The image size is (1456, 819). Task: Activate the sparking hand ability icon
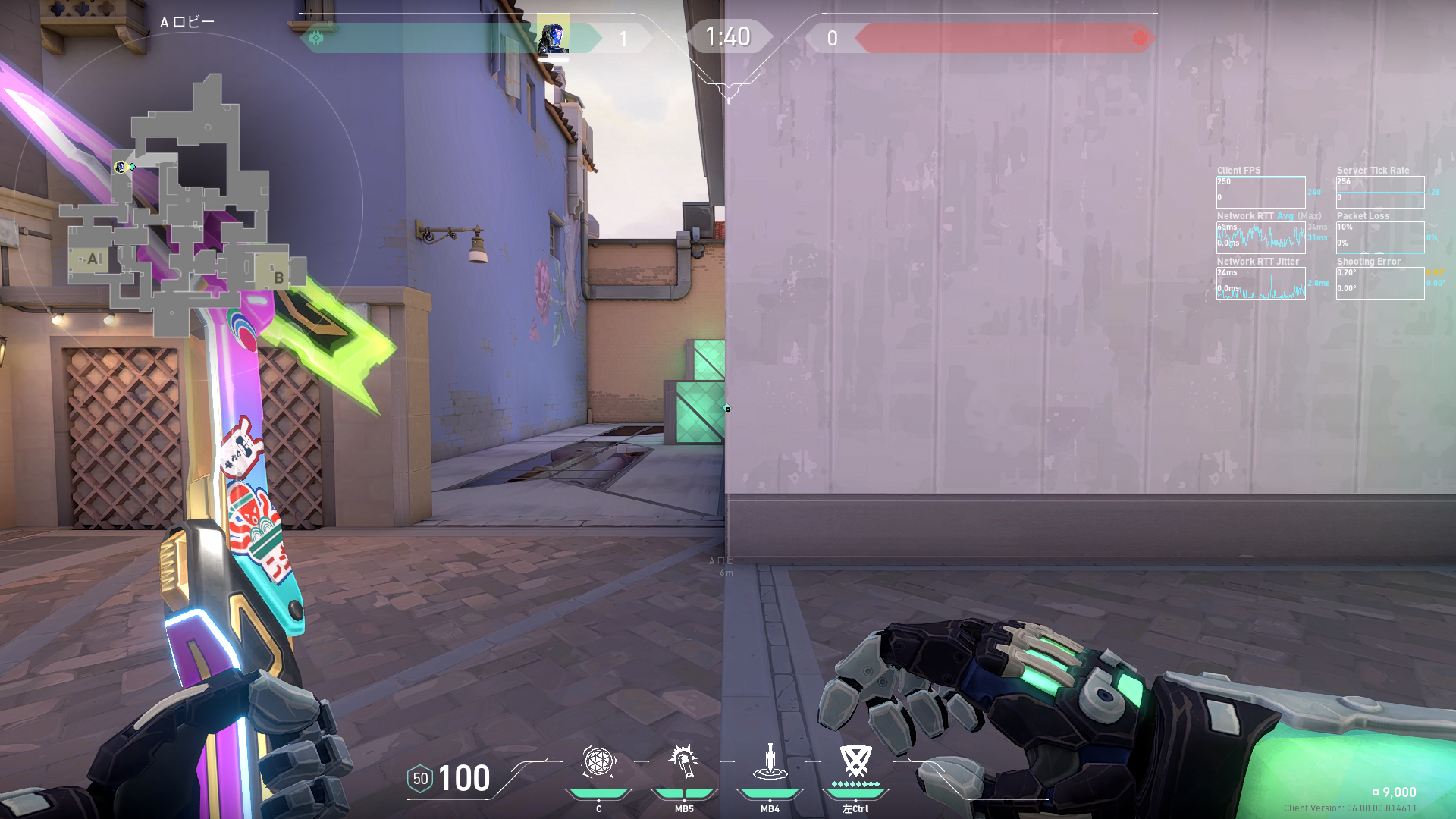(x=684, y=761)
